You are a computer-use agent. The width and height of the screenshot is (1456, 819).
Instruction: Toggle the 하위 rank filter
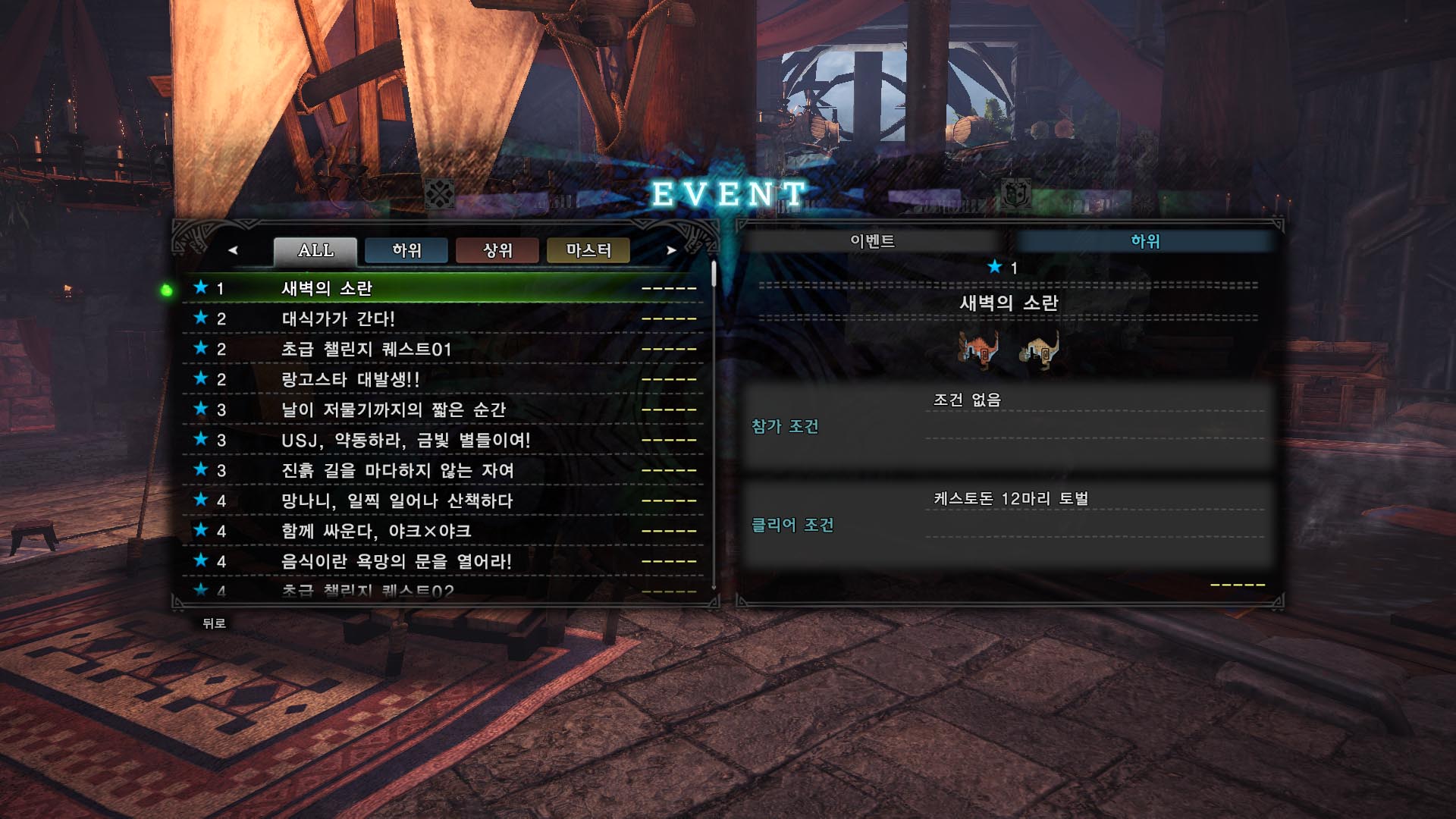click(406, 250)
